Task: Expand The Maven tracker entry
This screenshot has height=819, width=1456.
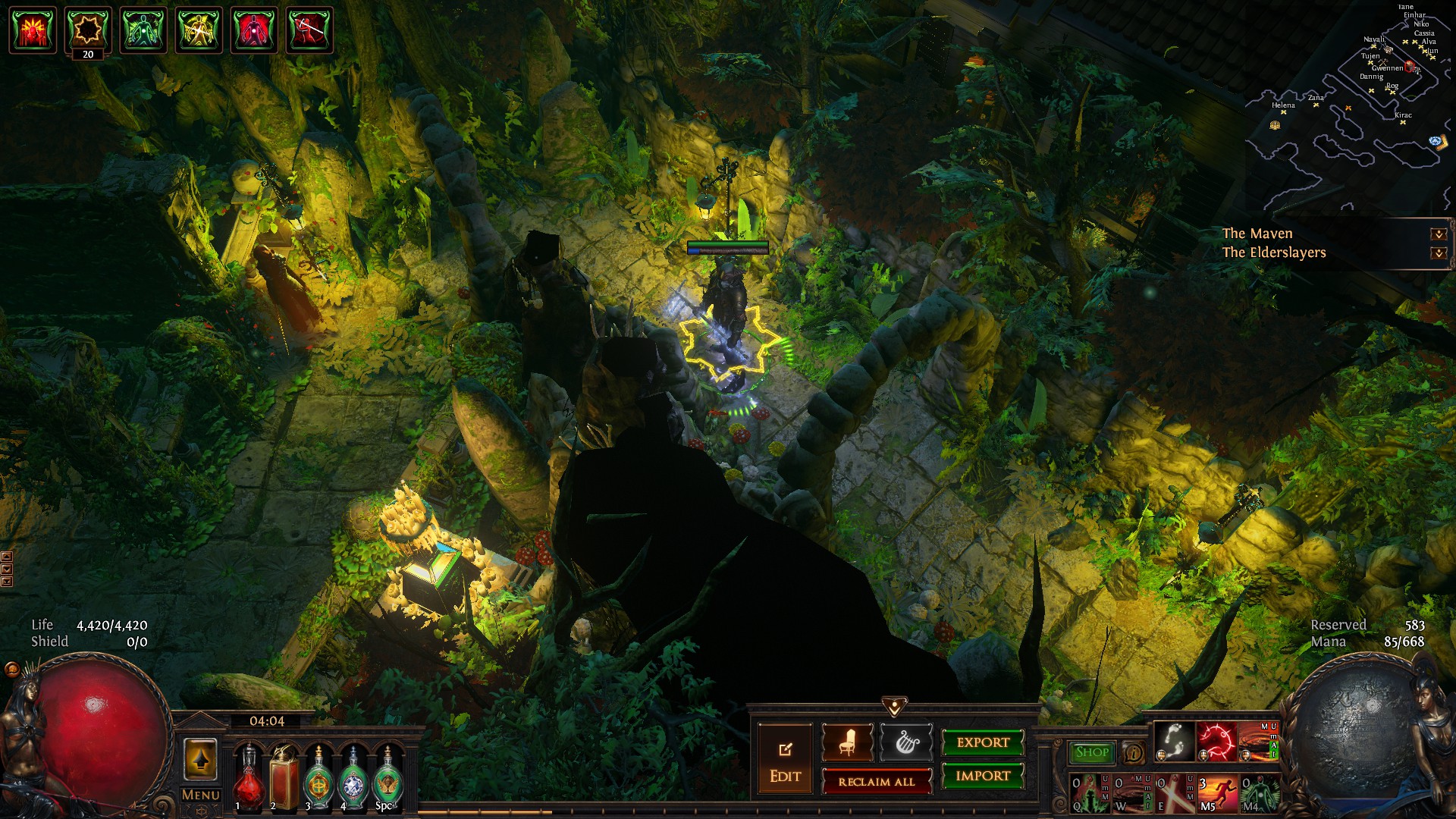Action: (1438, 234)
